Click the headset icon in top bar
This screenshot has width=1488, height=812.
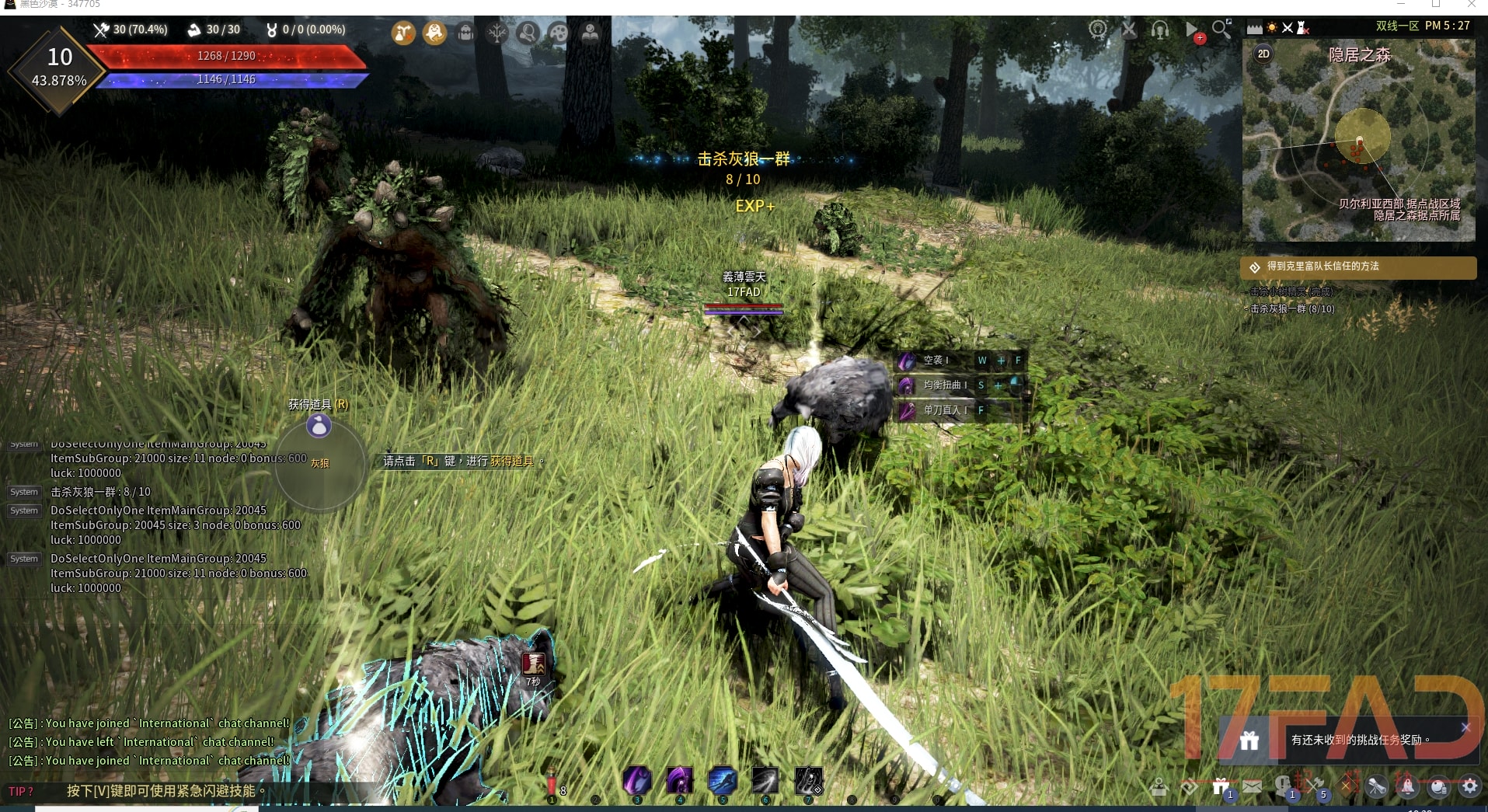tap(1160, 30)
